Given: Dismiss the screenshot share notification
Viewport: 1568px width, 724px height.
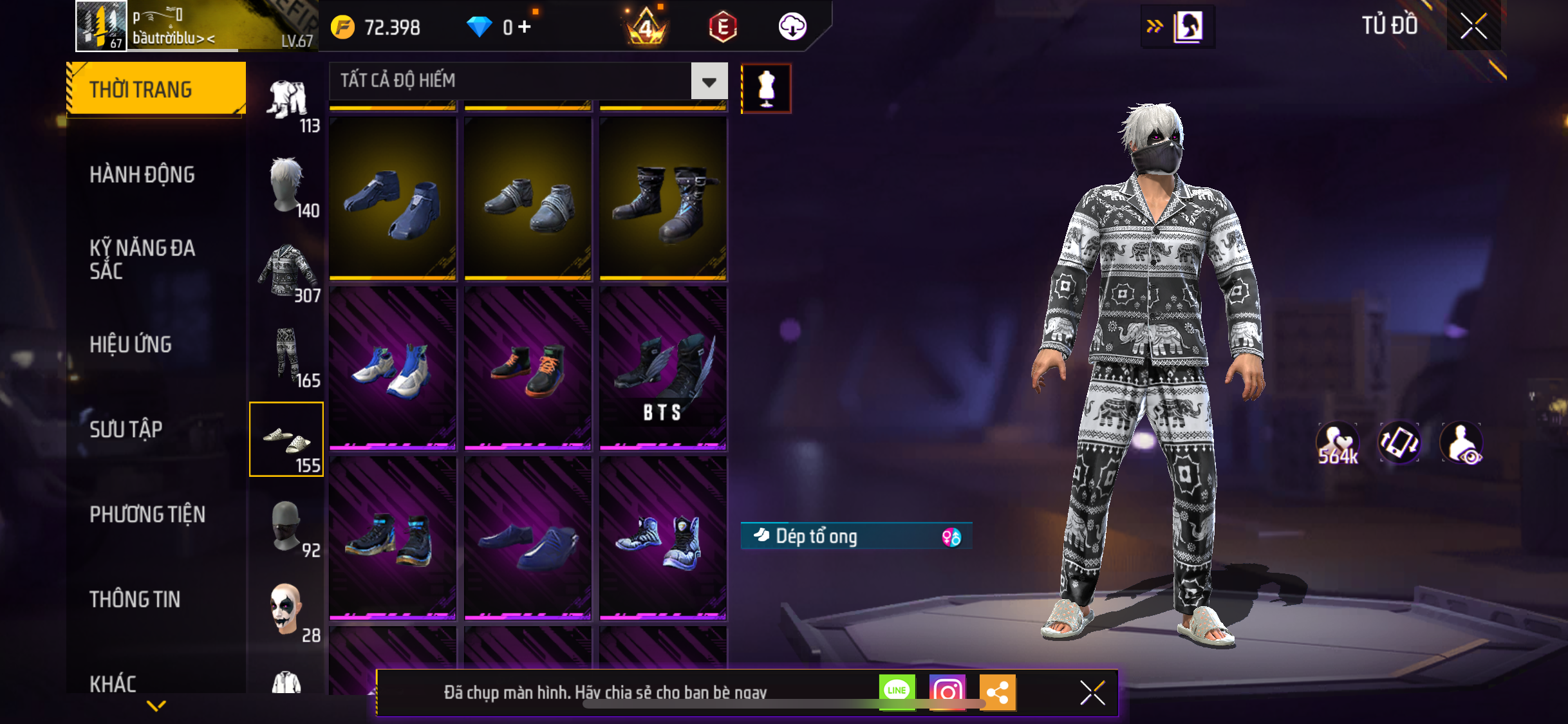Looking at the screenshot, I should pos(1092,693).
